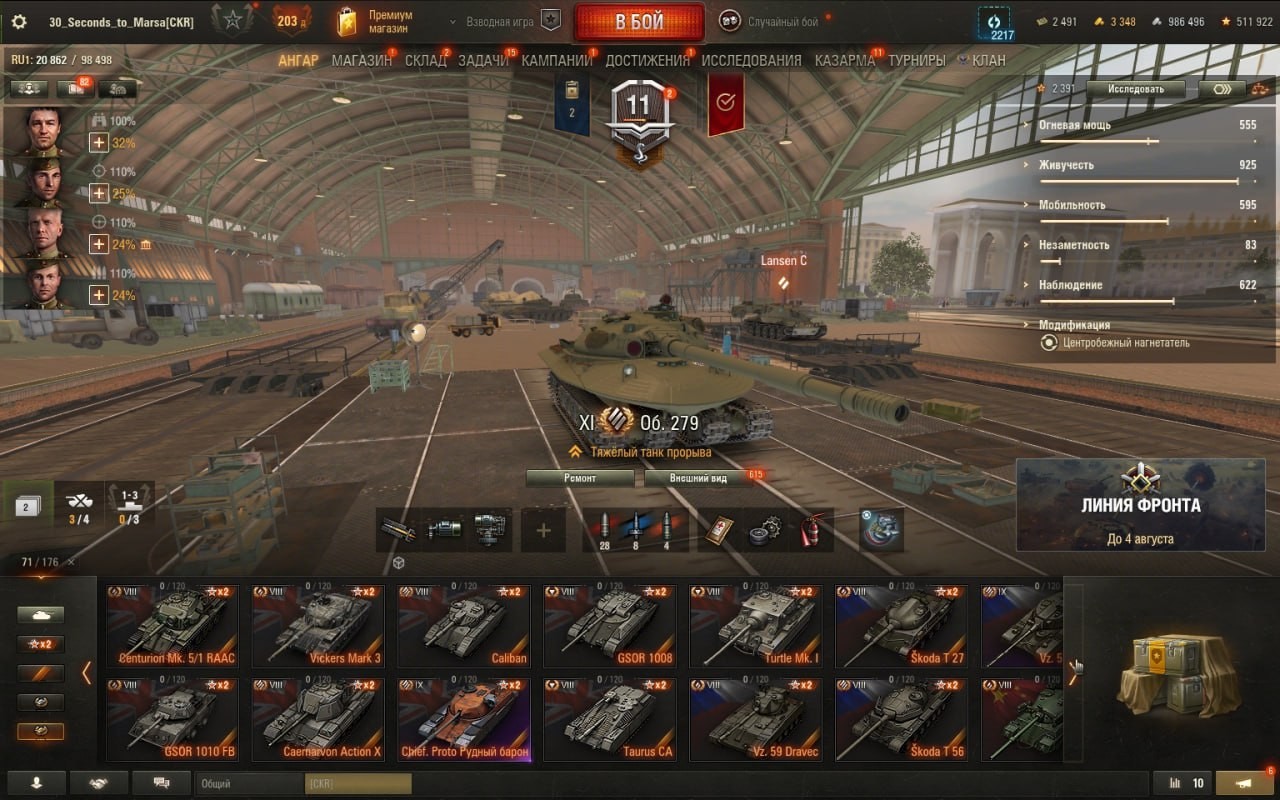Click the Общий chat input field

tap(250, 784)
